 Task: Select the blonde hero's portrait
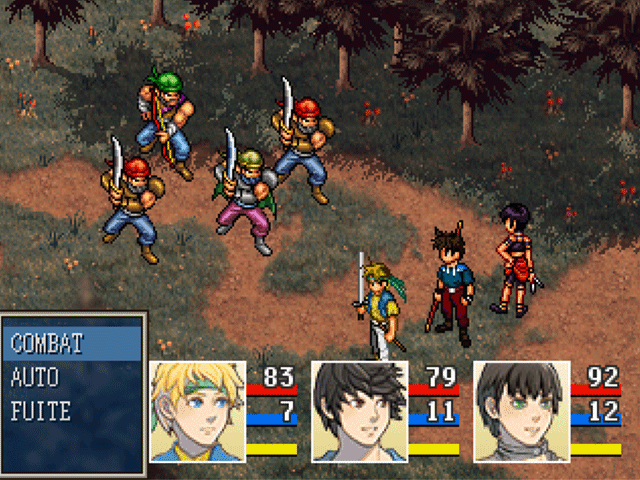tap(198, 412)
